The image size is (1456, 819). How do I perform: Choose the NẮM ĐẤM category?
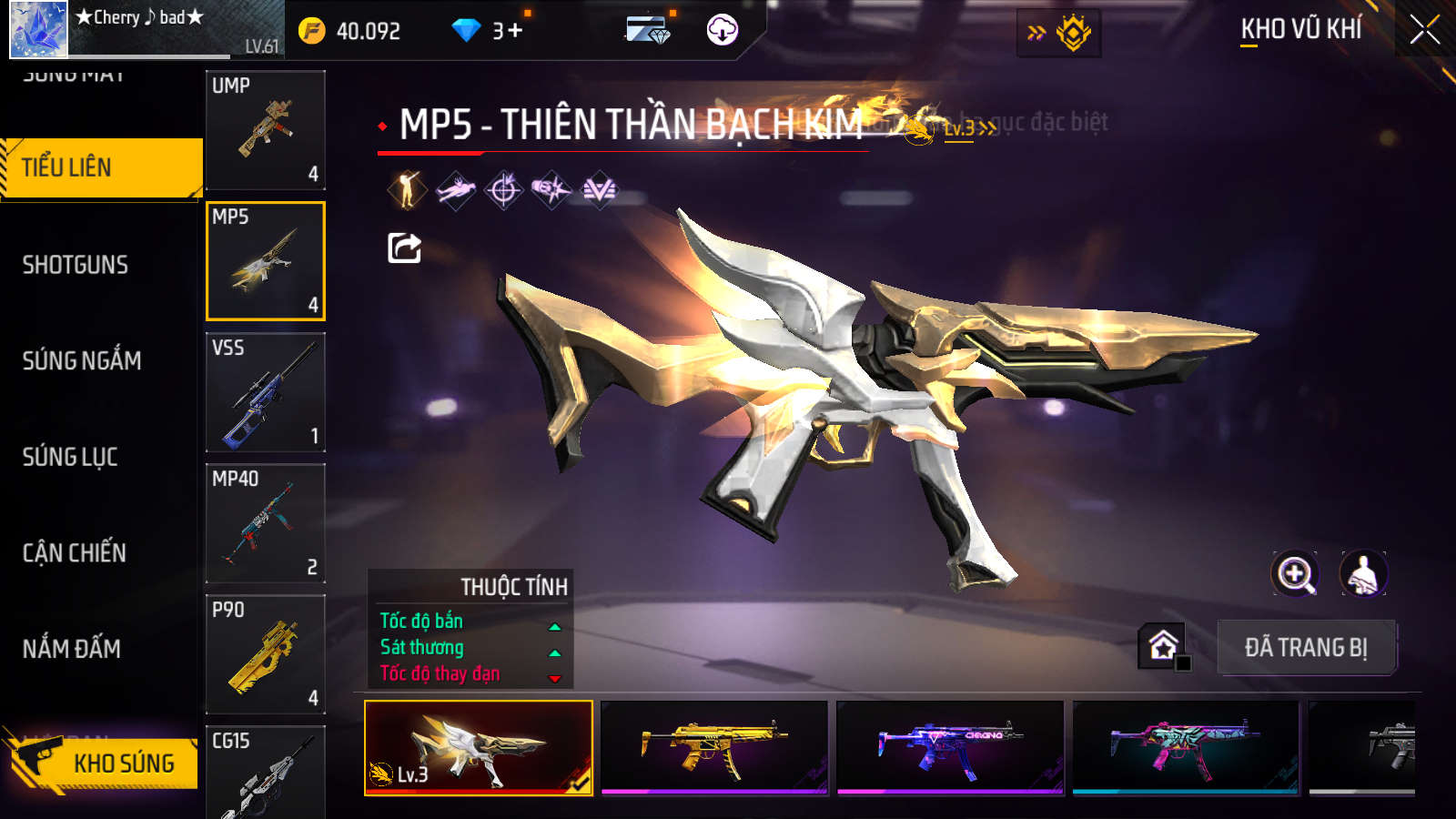point(72,649)
